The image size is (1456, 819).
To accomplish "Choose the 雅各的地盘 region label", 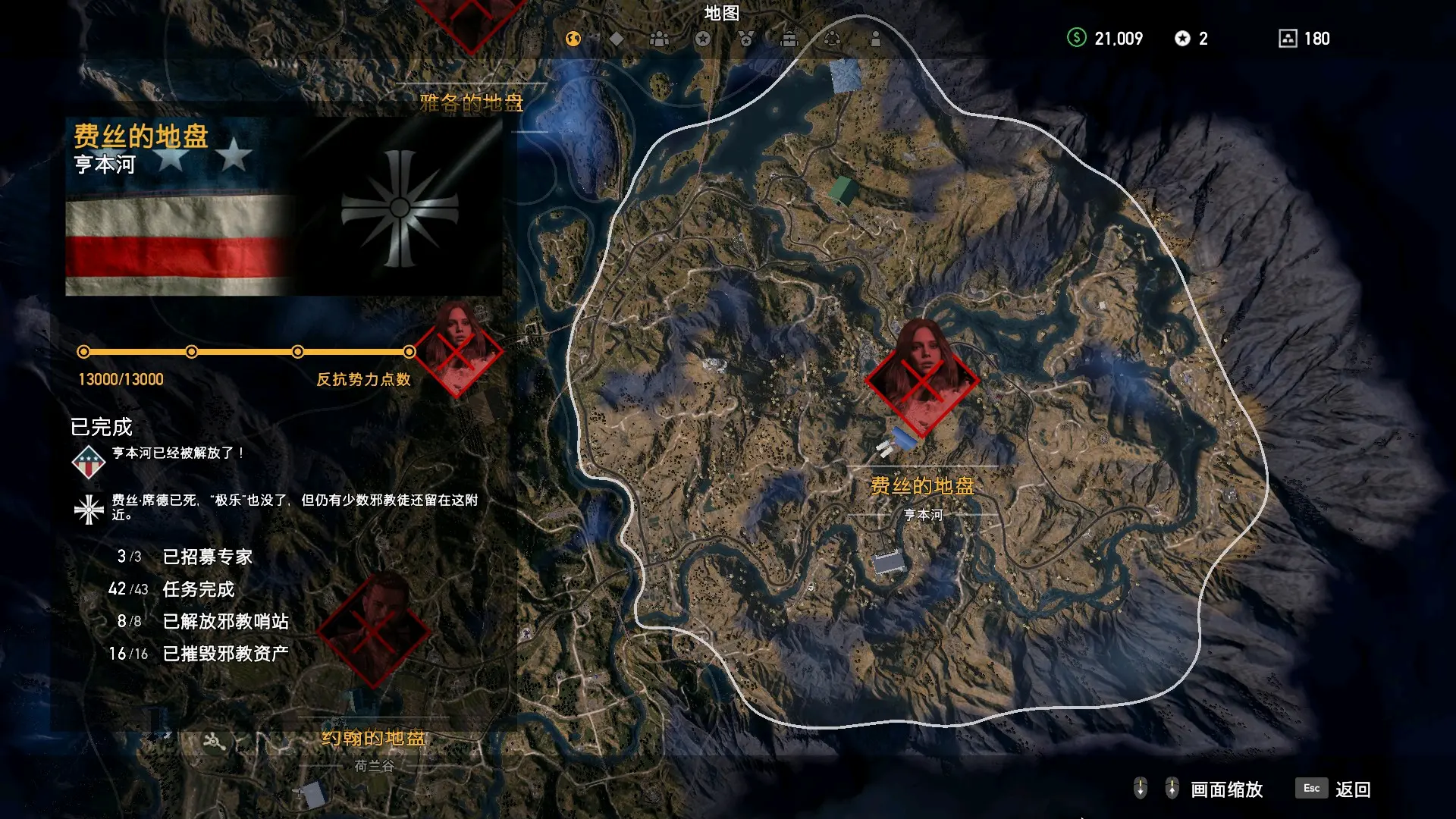I will point(472,102).
